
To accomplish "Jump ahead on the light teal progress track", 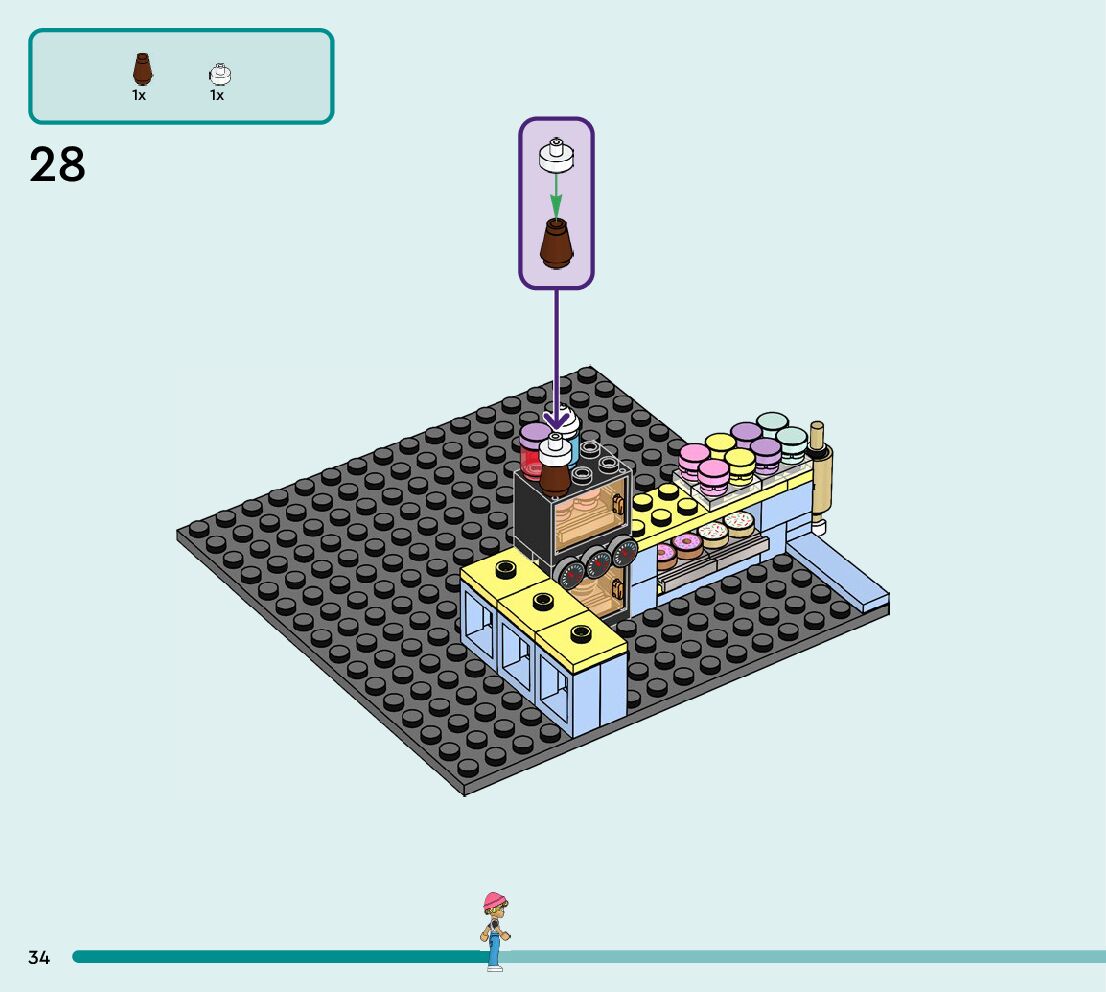I will click(x=800, y=957).
